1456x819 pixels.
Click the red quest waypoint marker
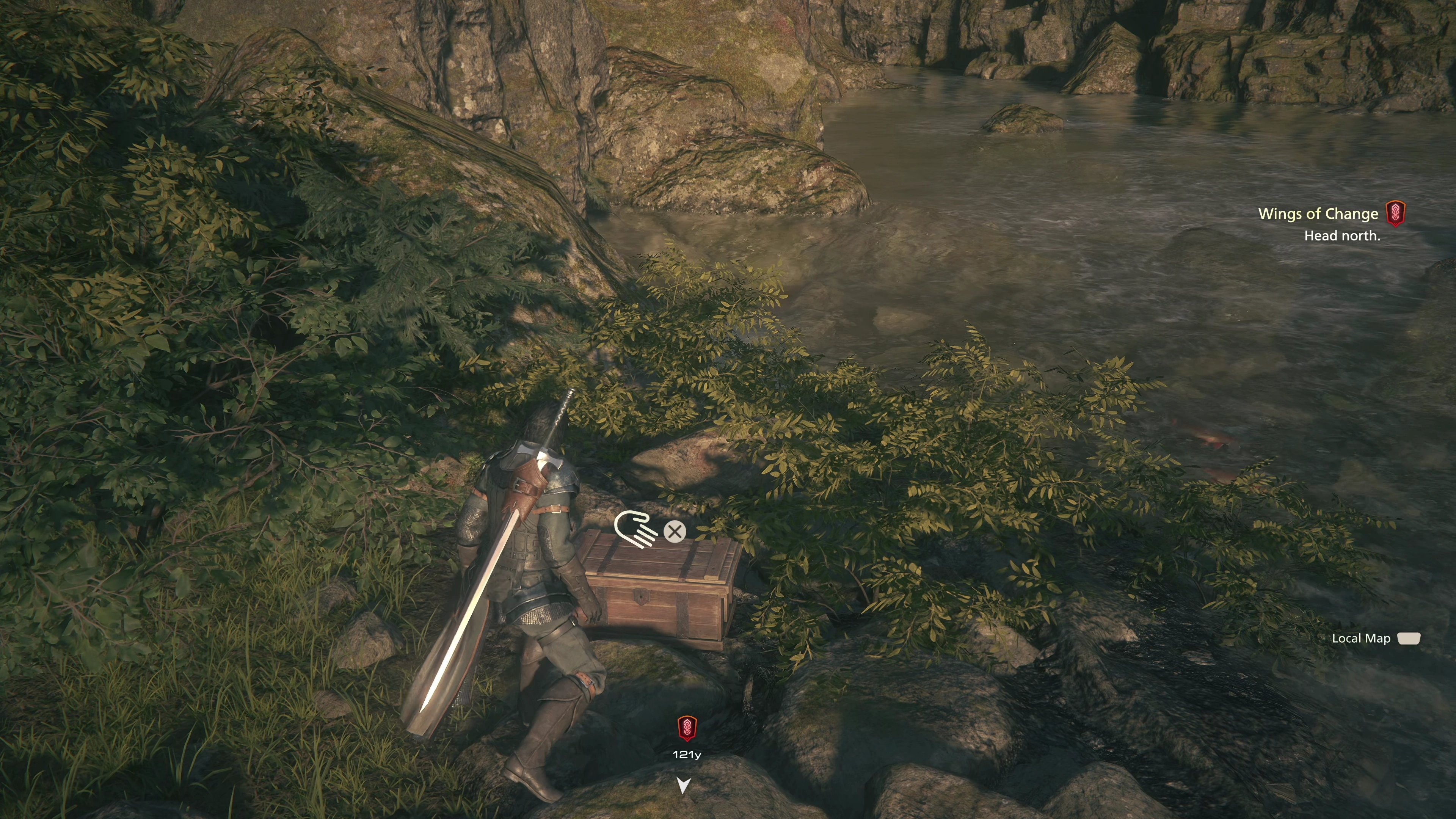click(x=687, y=728)
